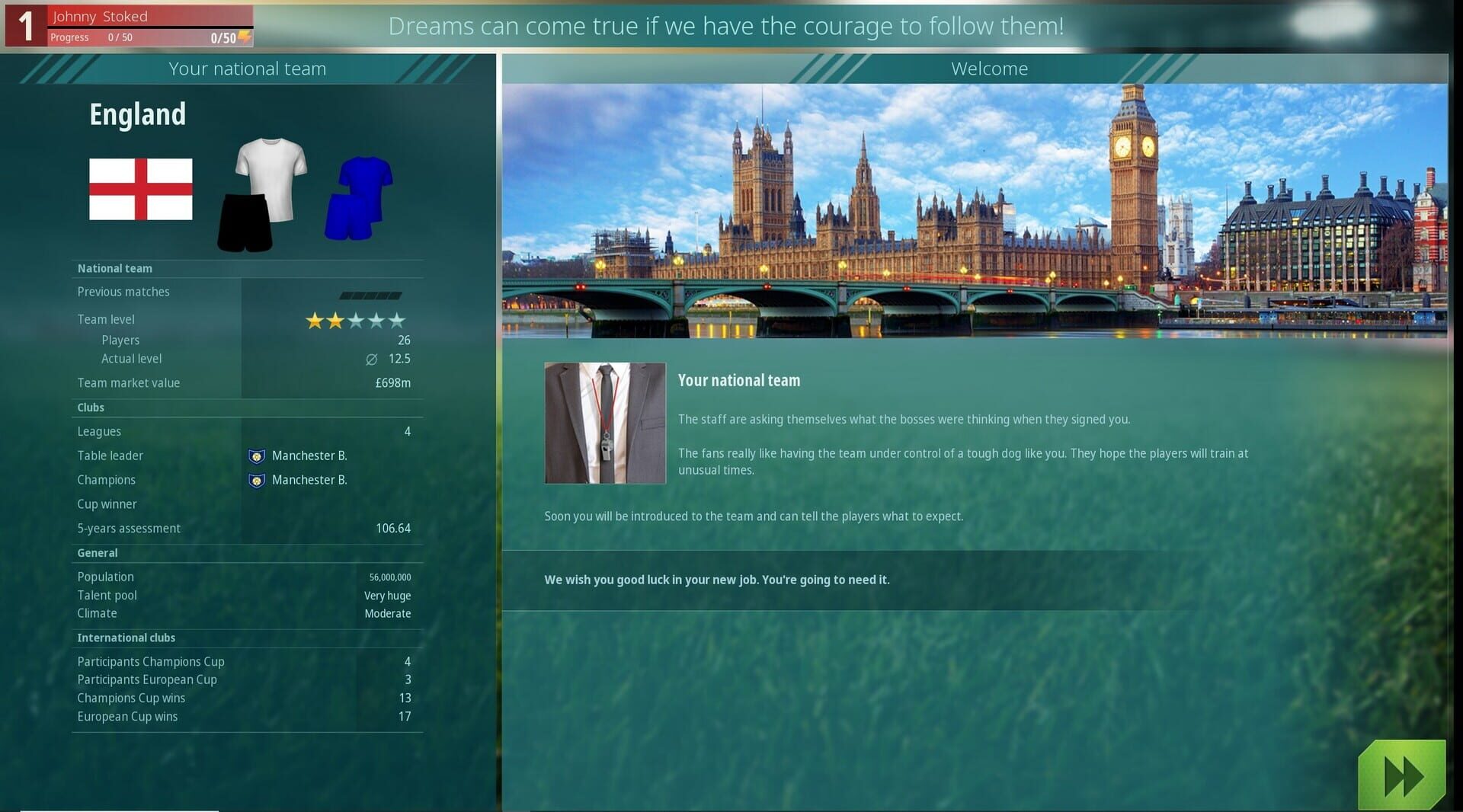The height and width of the screenshot is (812, 1463).
Task: Click the England flag icon
Action: pos(141,189)
